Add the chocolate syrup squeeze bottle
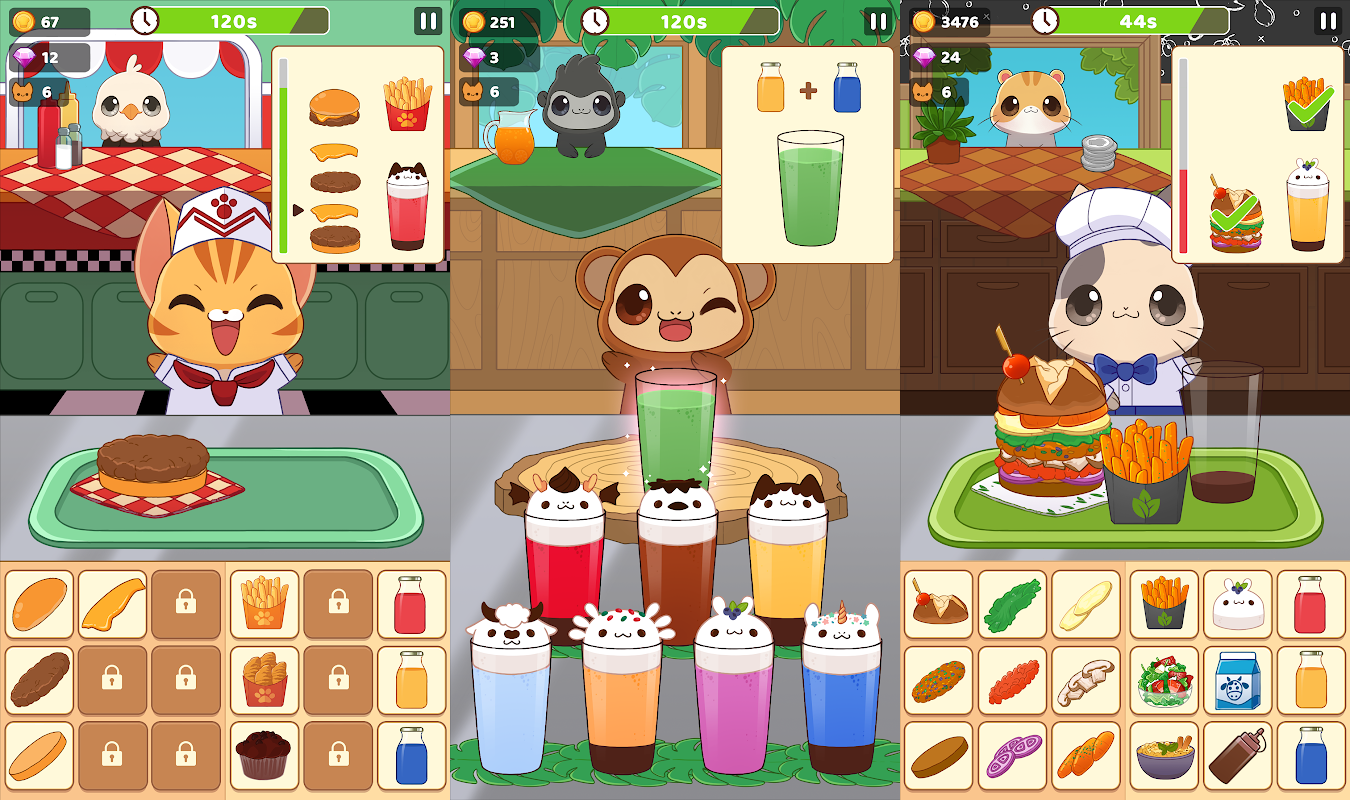The image size is (1350, 800). pyautogui.click(x=1237, y=755)
